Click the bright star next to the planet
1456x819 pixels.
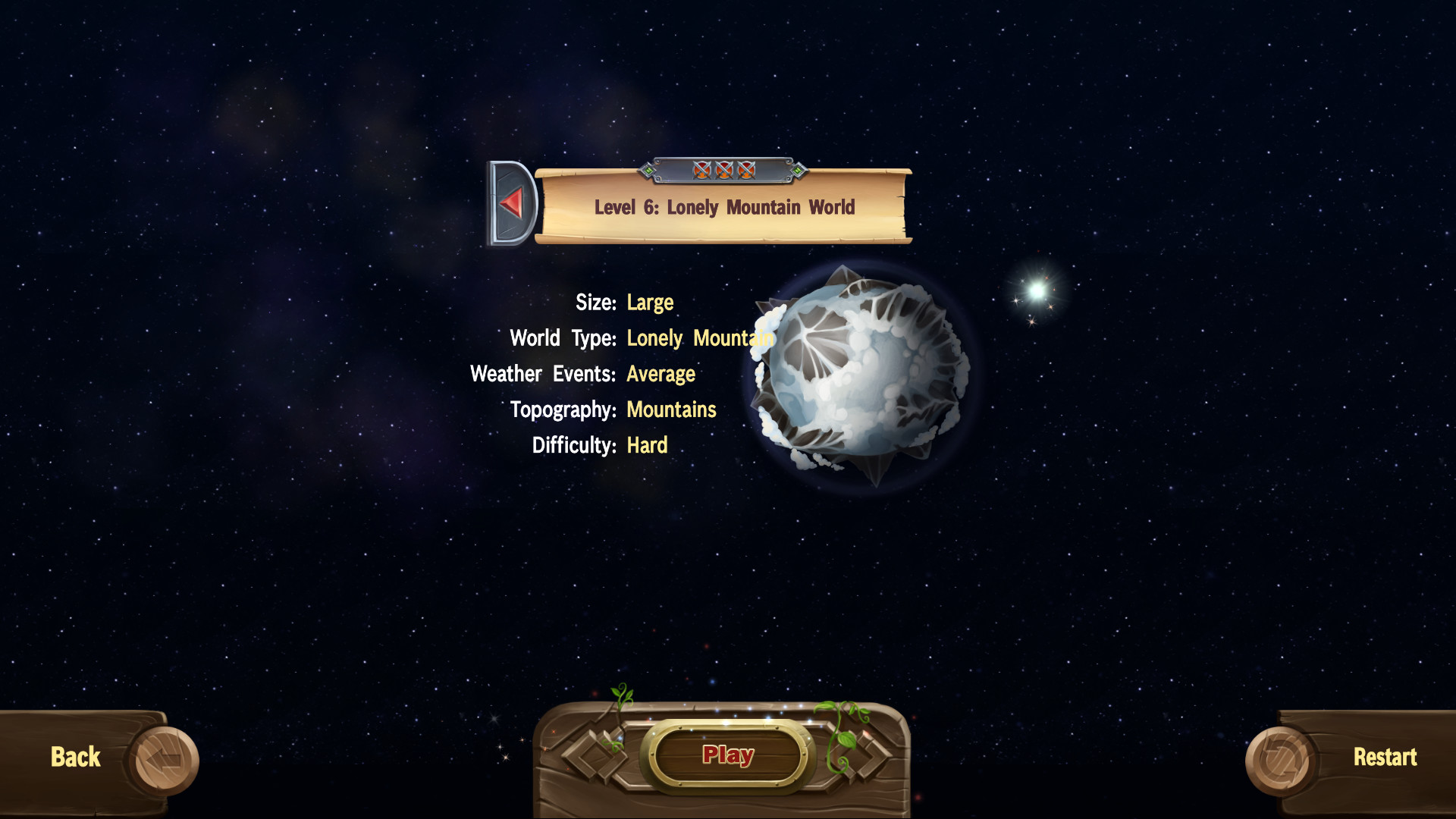pos(1038,292)
